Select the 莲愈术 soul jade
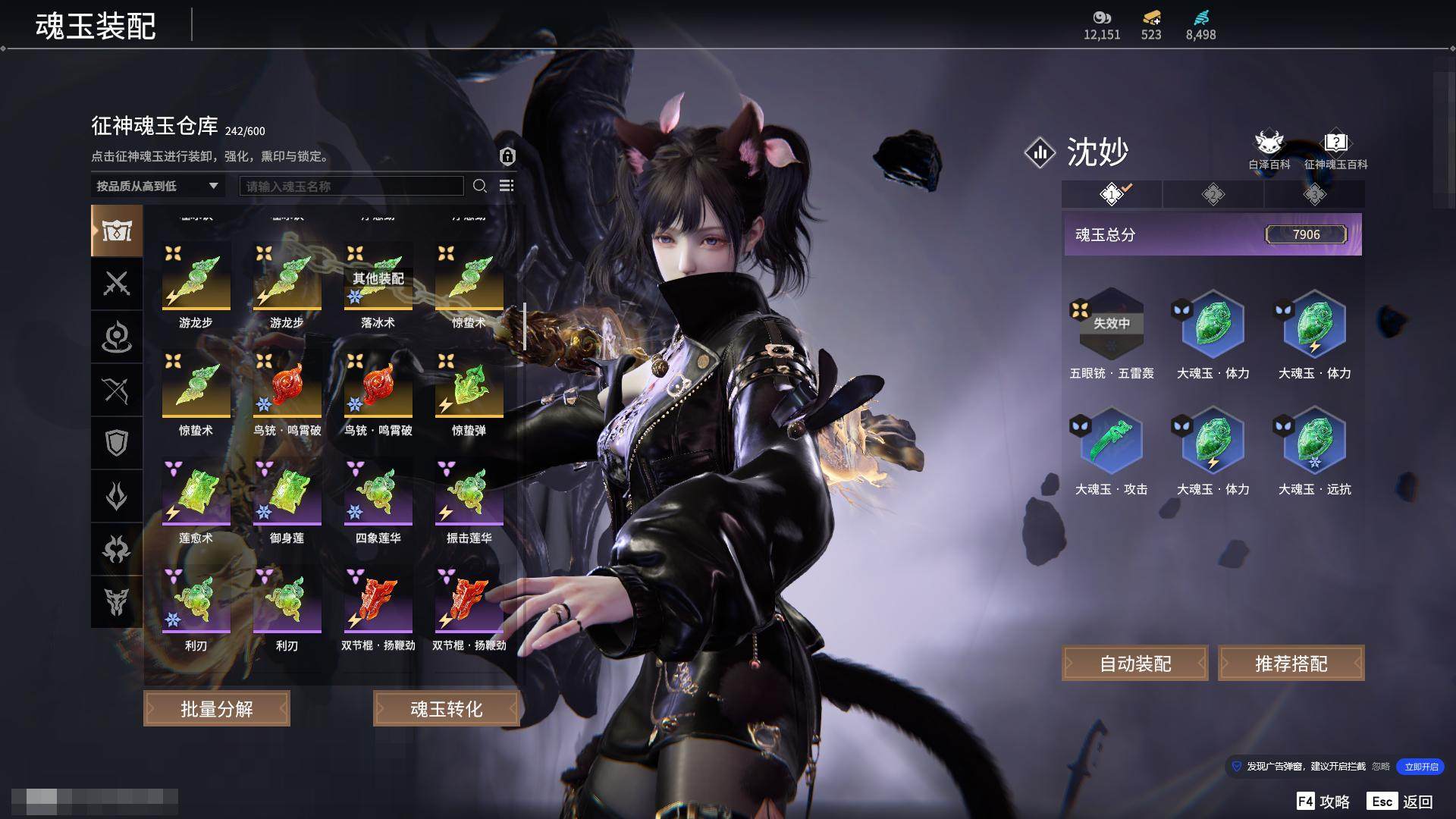 (x=196, y=495)
